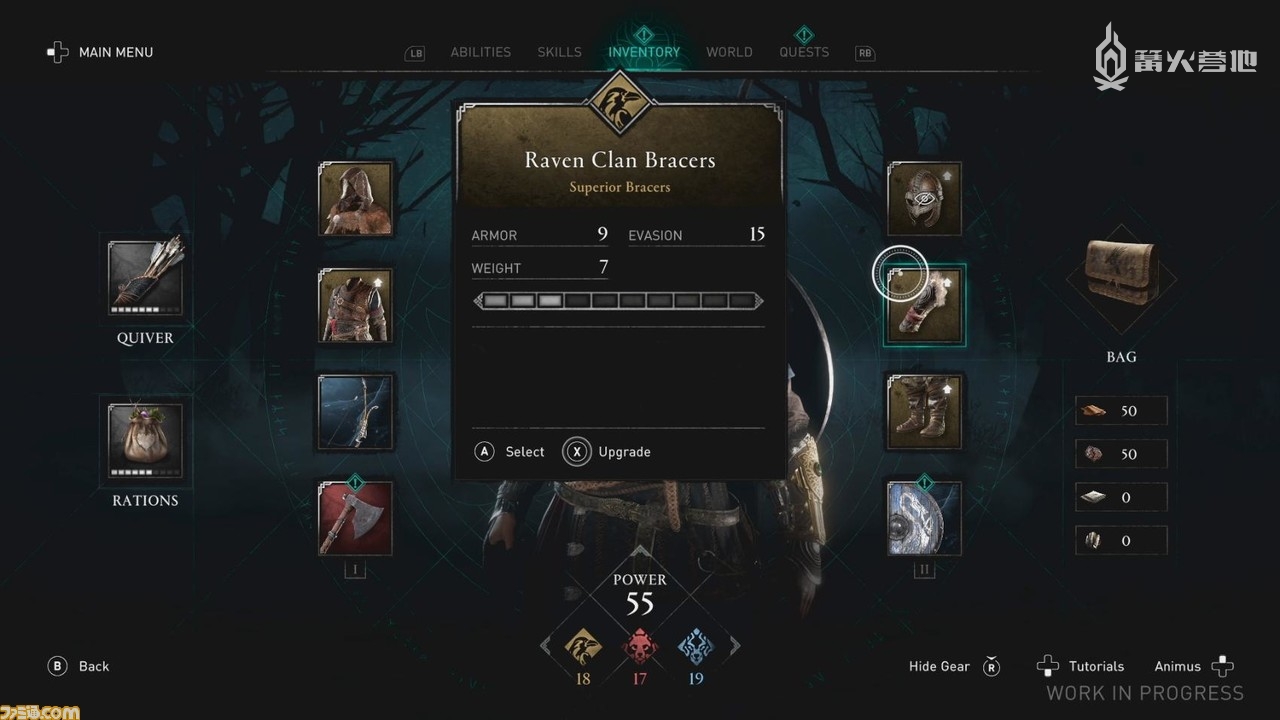Select the Inventory tab
Screen dimensions: 1280x720
point(644,52)
